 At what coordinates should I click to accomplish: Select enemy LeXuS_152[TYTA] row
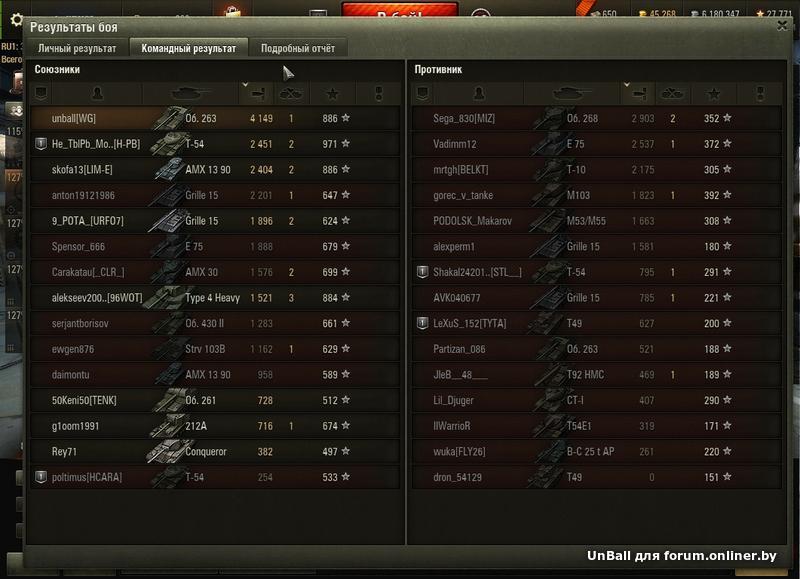point(596,324)
